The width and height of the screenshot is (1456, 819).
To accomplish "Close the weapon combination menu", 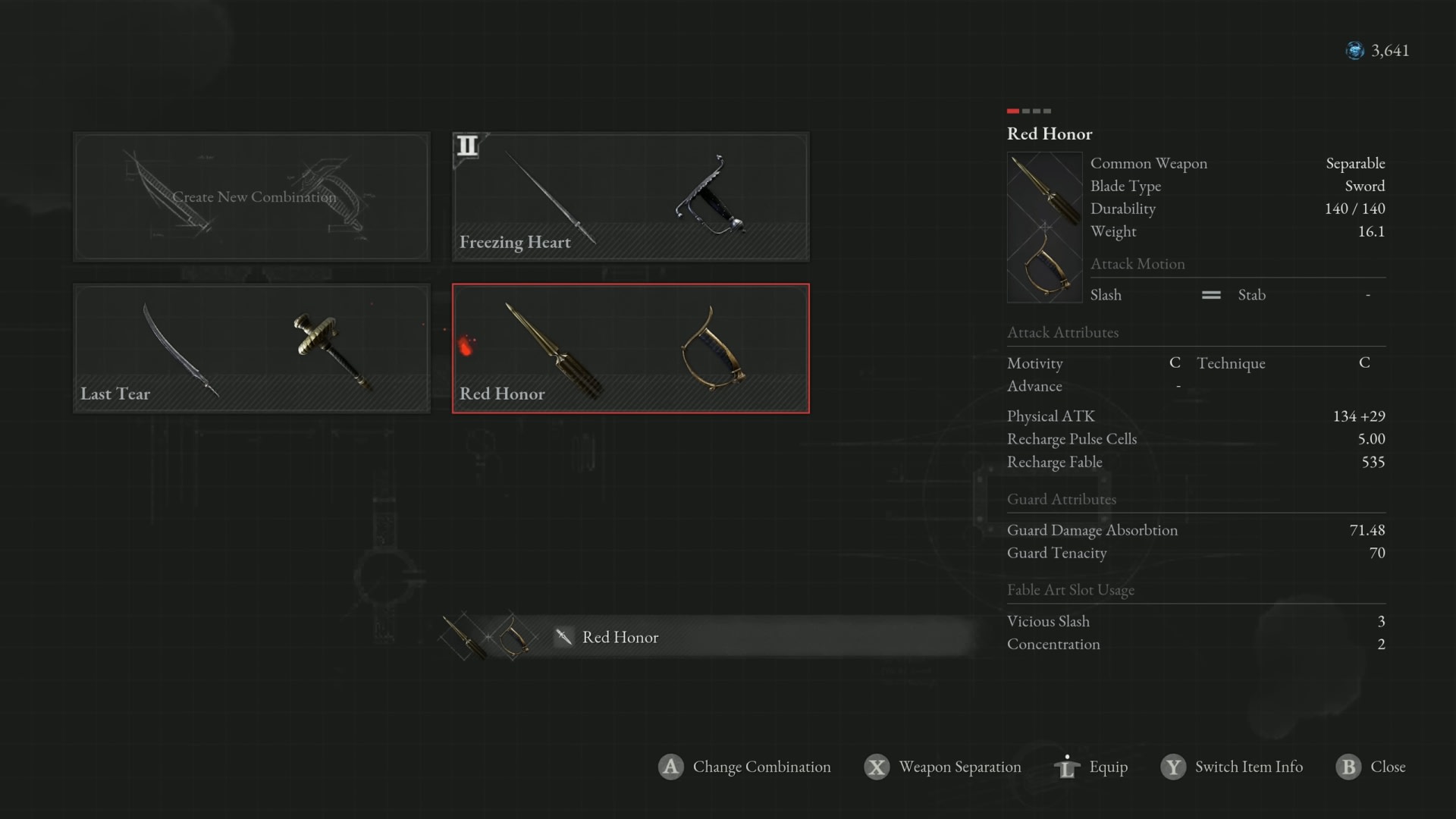I will (x=1371, y=767).
